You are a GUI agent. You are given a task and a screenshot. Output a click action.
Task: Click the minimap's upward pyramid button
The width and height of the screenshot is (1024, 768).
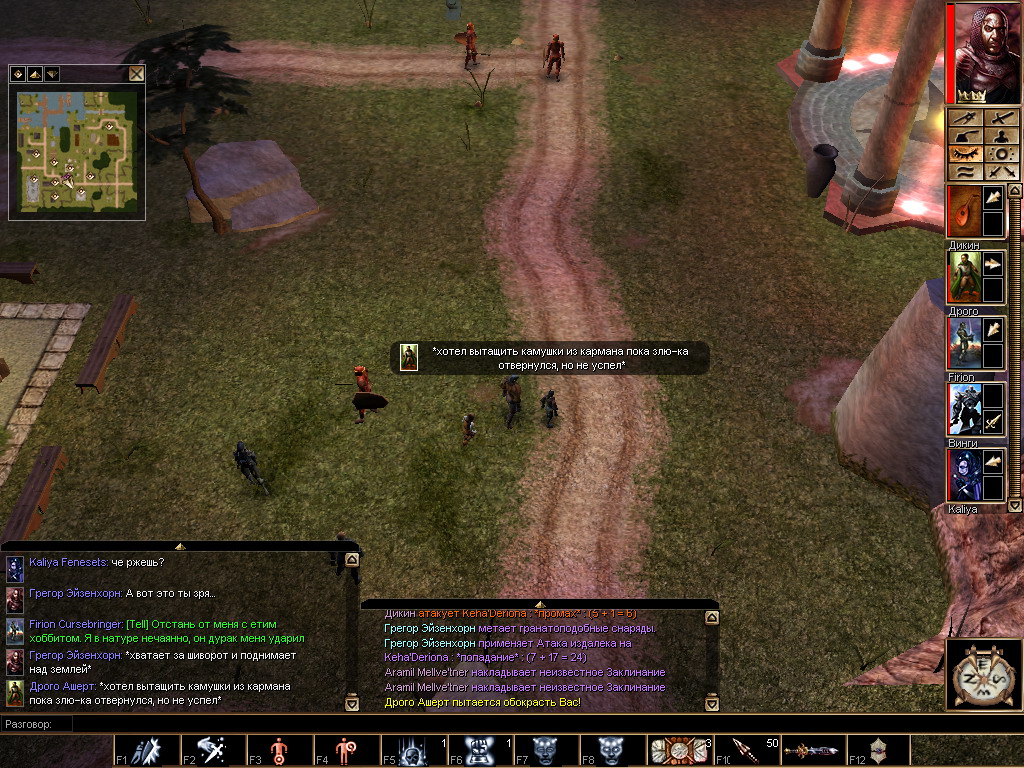point(34,74)
